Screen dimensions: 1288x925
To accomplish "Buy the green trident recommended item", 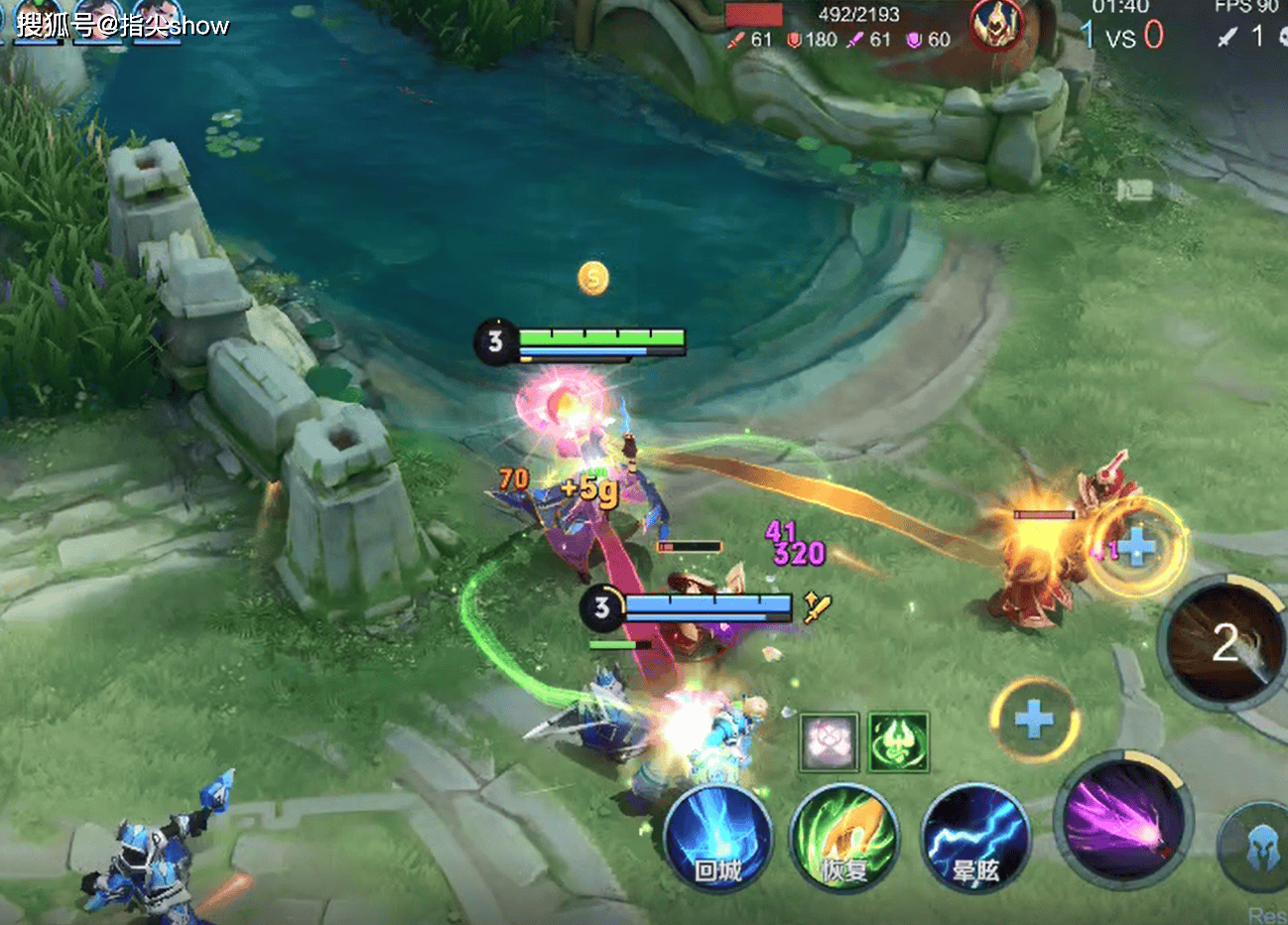I will pos(898,742).
